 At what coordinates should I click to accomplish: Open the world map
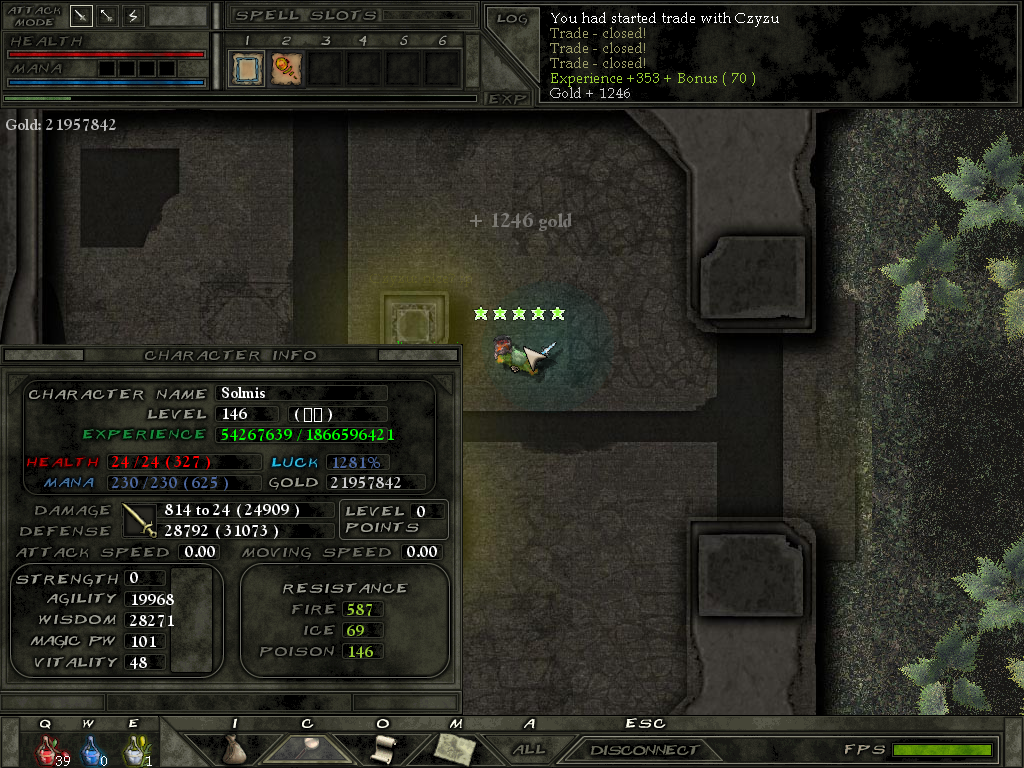(x=453, y=747)
